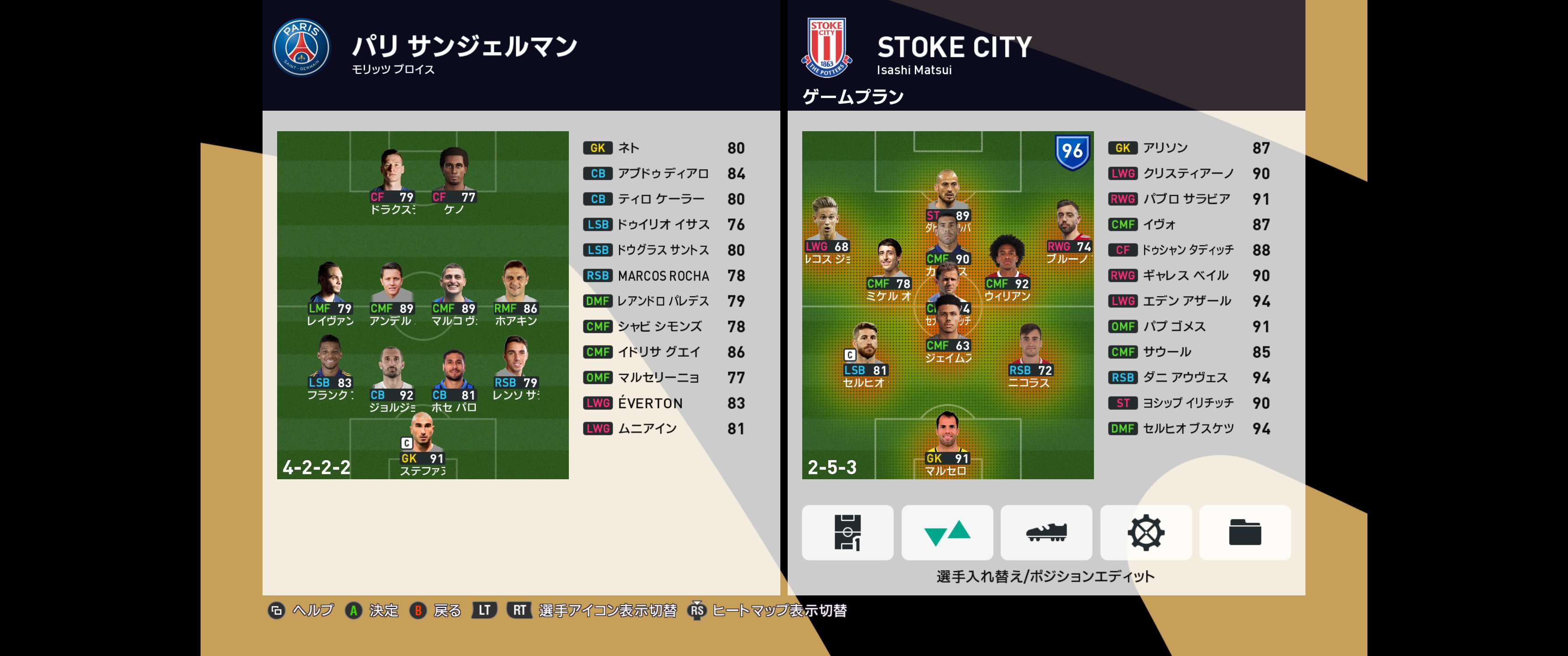The width and height of the screenshot is (1568, 656).
Task: Open the tactics gear icon
Action: tap(1145, 533)
